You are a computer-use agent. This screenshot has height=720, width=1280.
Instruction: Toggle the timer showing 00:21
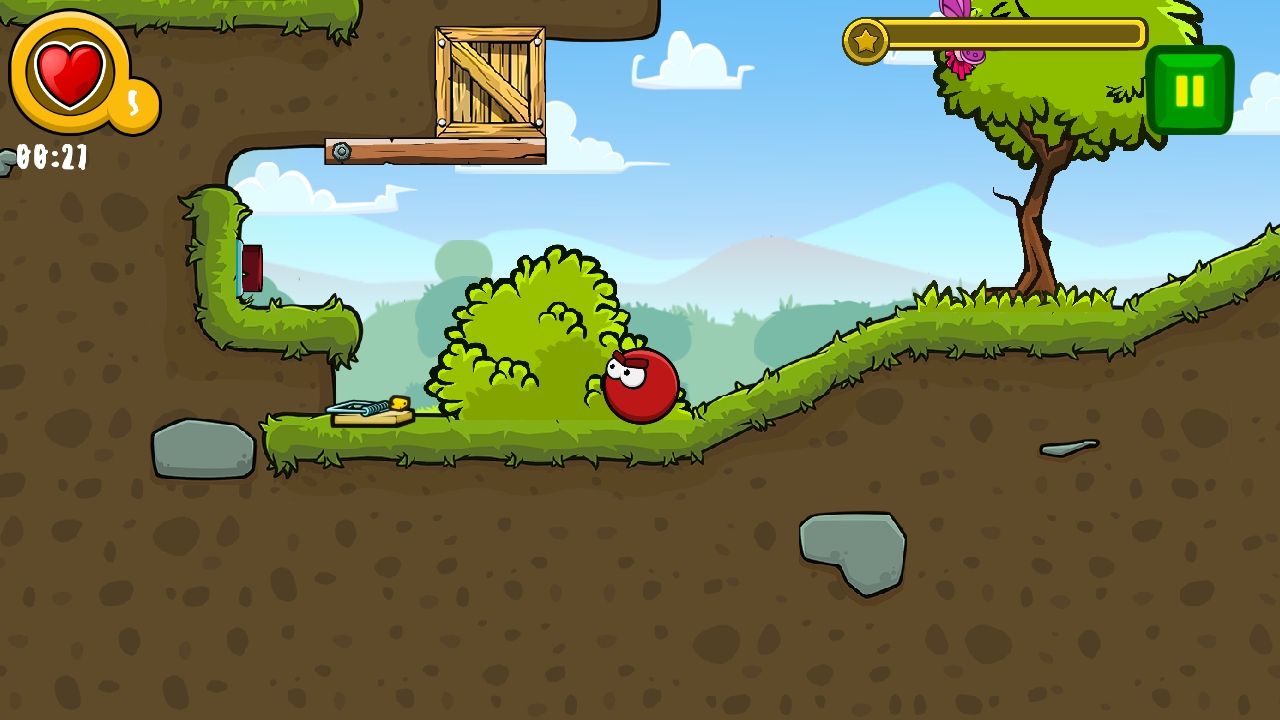tap(50, 155)
